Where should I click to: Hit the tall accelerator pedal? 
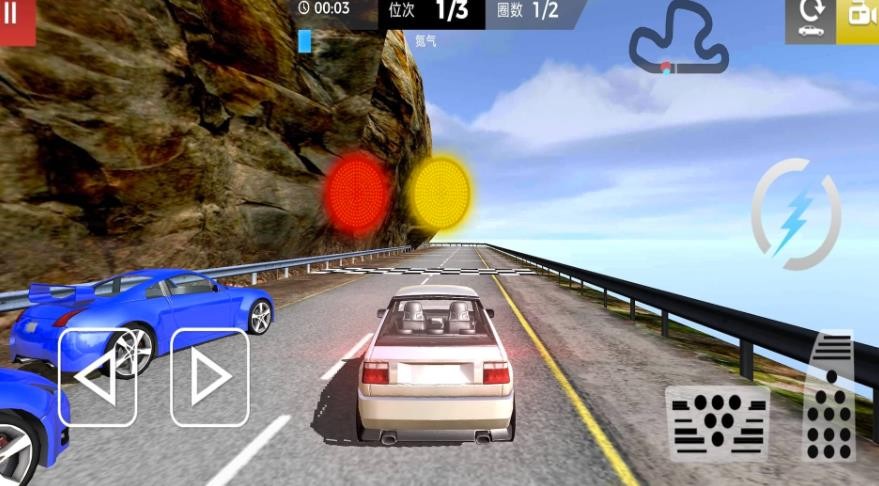pos(829,396)
